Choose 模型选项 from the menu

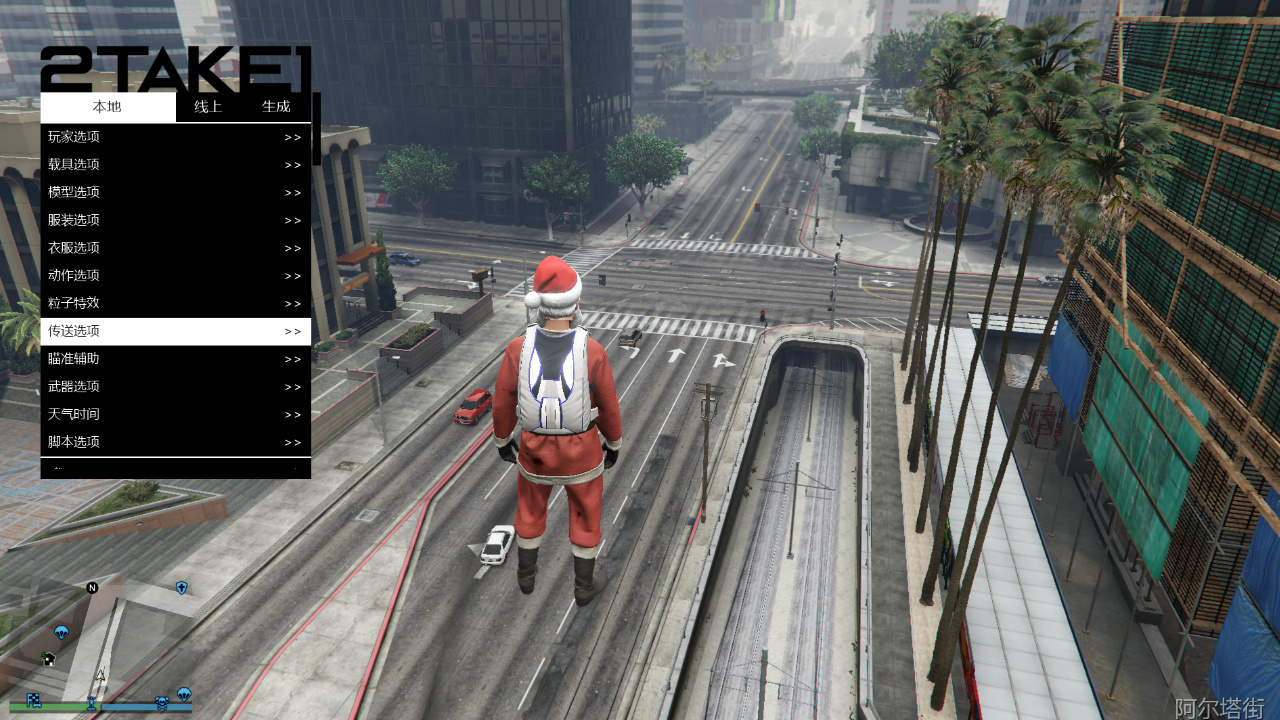[175, 192]
